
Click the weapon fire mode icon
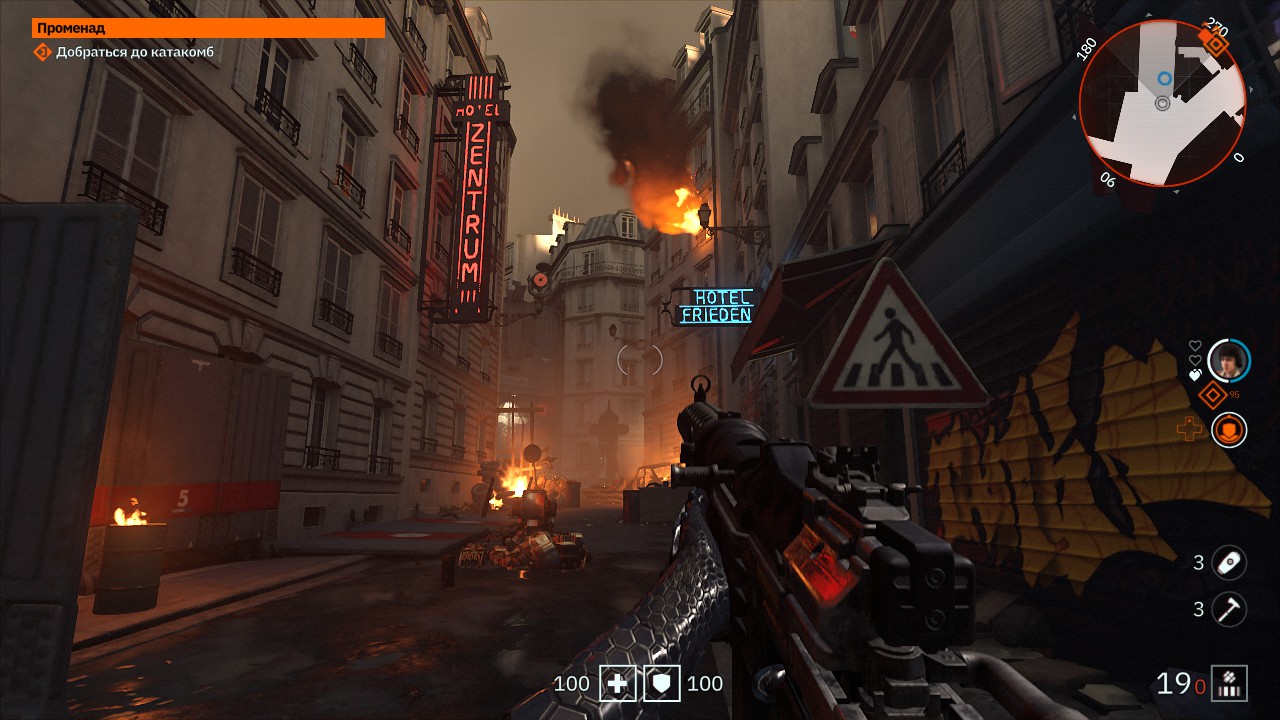[x=1229, y=684]
